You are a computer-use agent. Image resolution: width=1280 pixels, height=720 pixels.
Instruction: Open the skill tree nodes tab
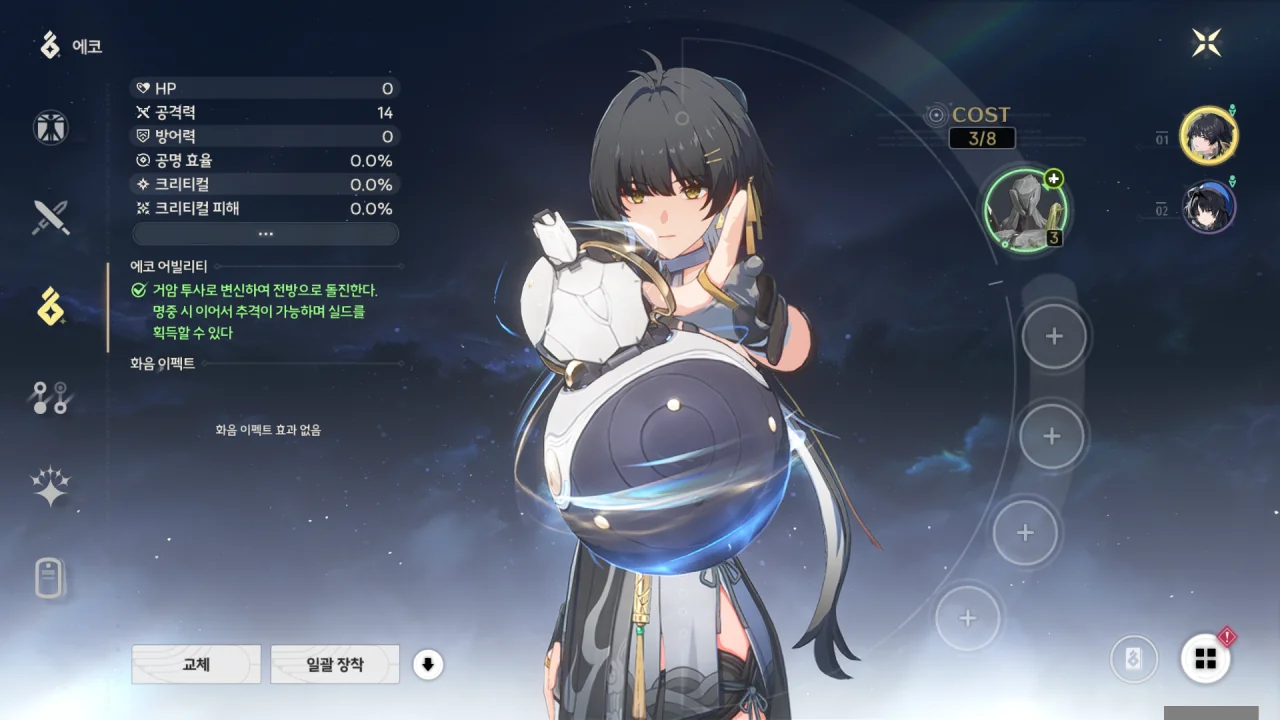pos(50,397)
